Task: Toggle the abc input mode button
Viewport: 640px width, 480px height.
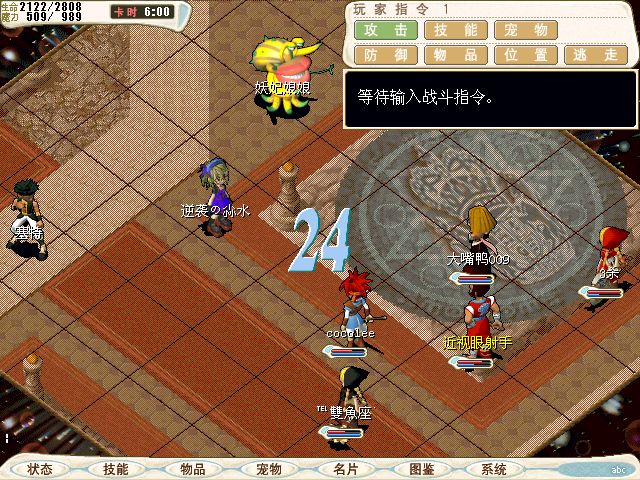Action: 618,469
